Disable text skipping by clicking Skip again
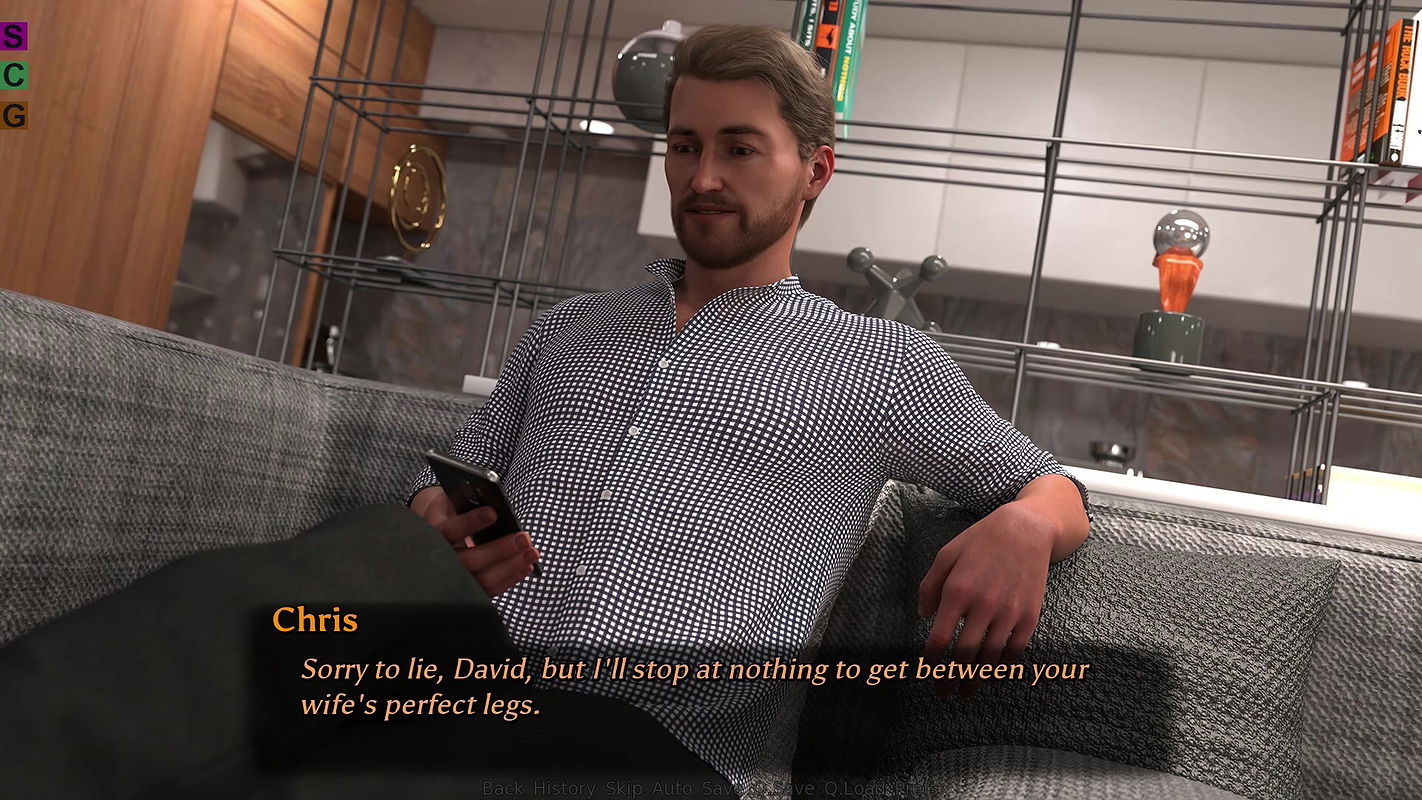Image resolution: width=1422 pixels, height=800 pixels. coord(623,788)
